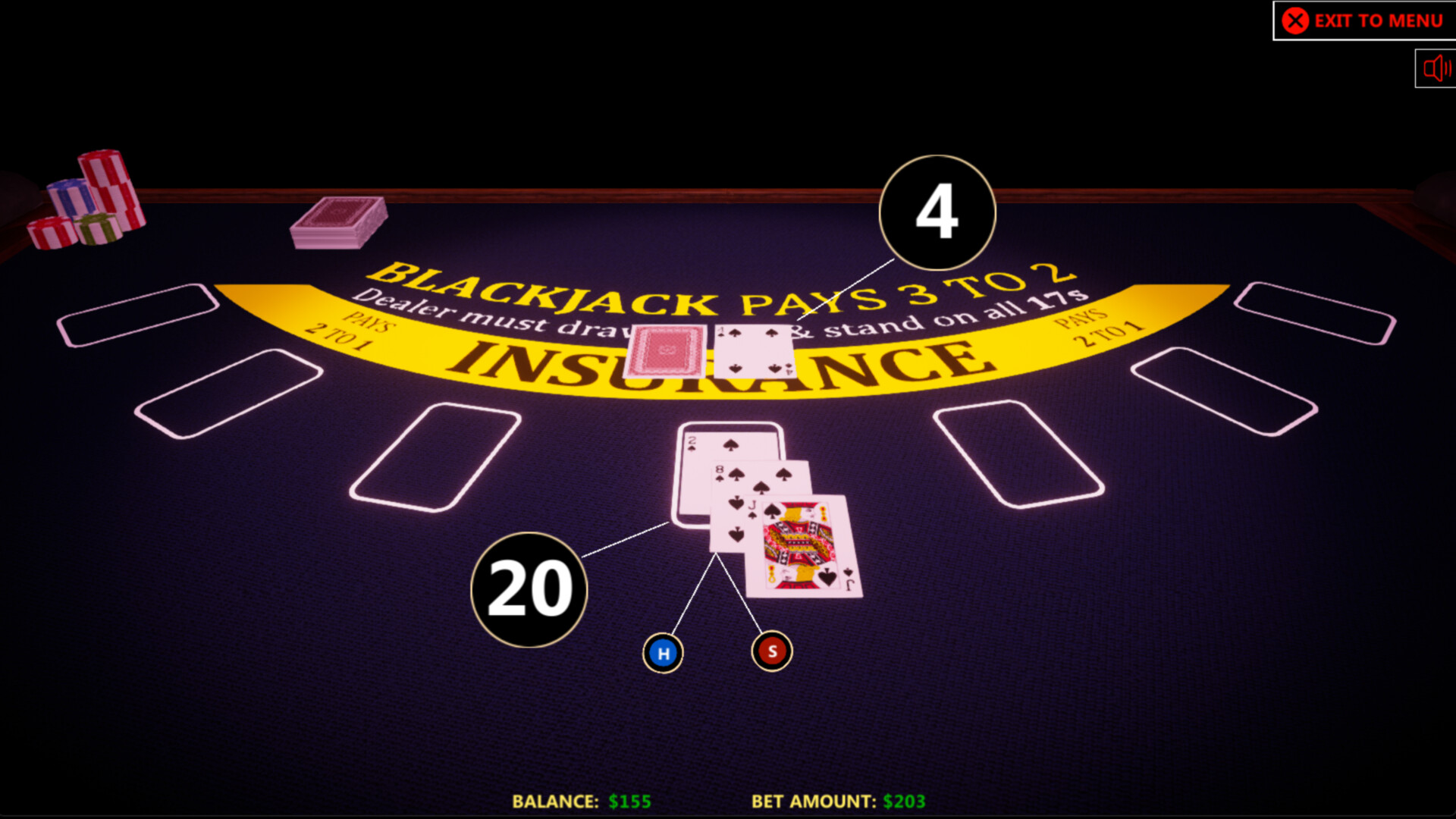Click the blue H hit icon
1456x819 pixels.
[x=662, y=651]
